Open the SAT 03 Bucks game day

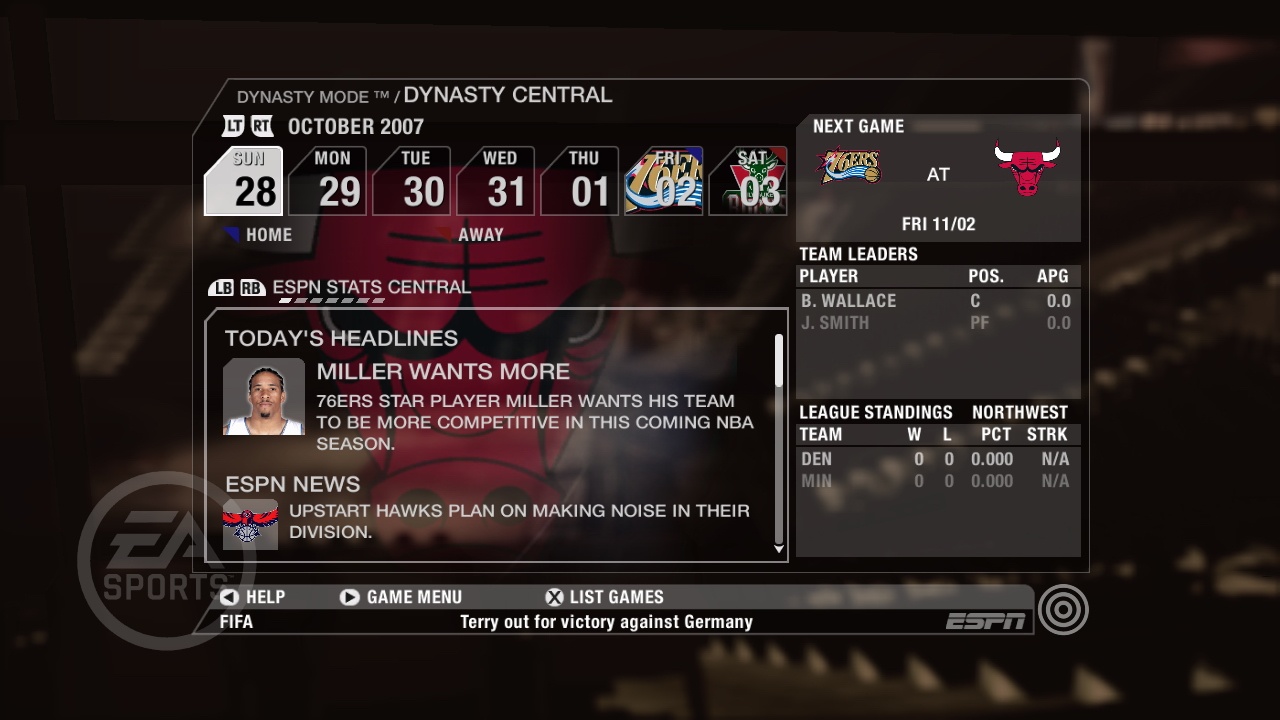(748, 180)
